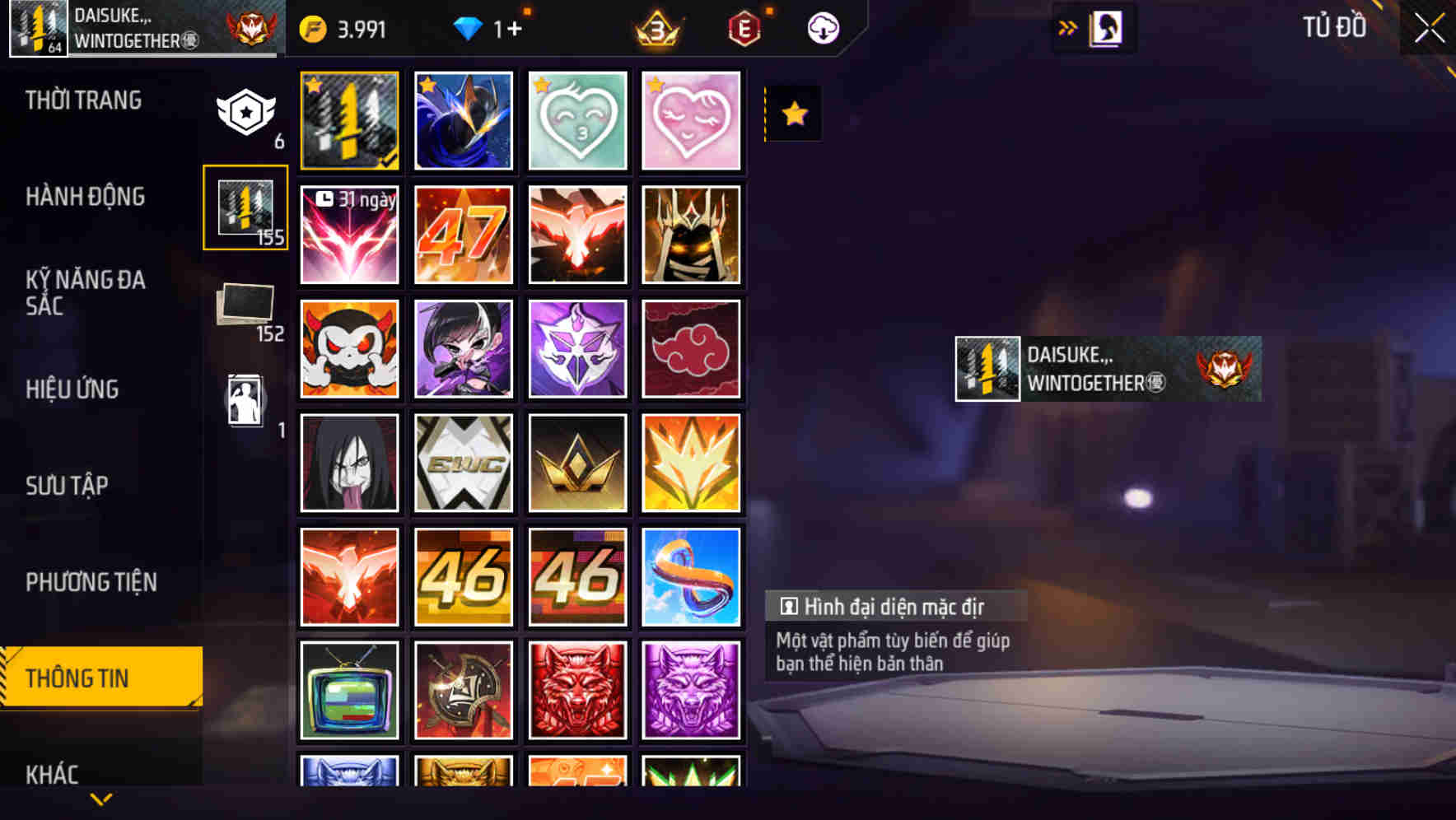Viewport: 1456px width, 820px height.
Task: Expand the sidebar with the bottom chevron
Action: (x=101, y=797)
